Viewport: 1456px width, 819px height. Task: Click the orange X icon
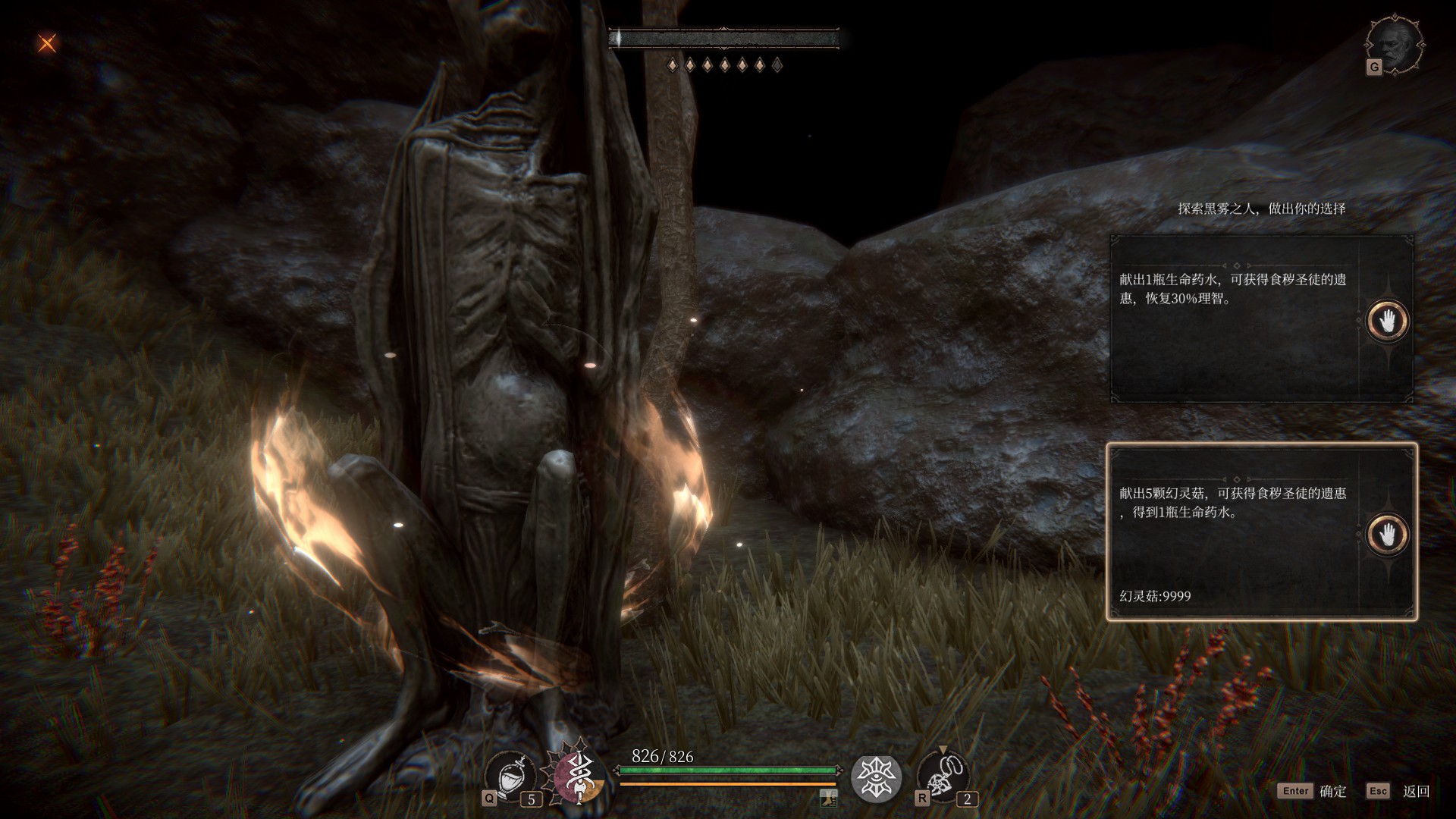click(x=47, y=43)
